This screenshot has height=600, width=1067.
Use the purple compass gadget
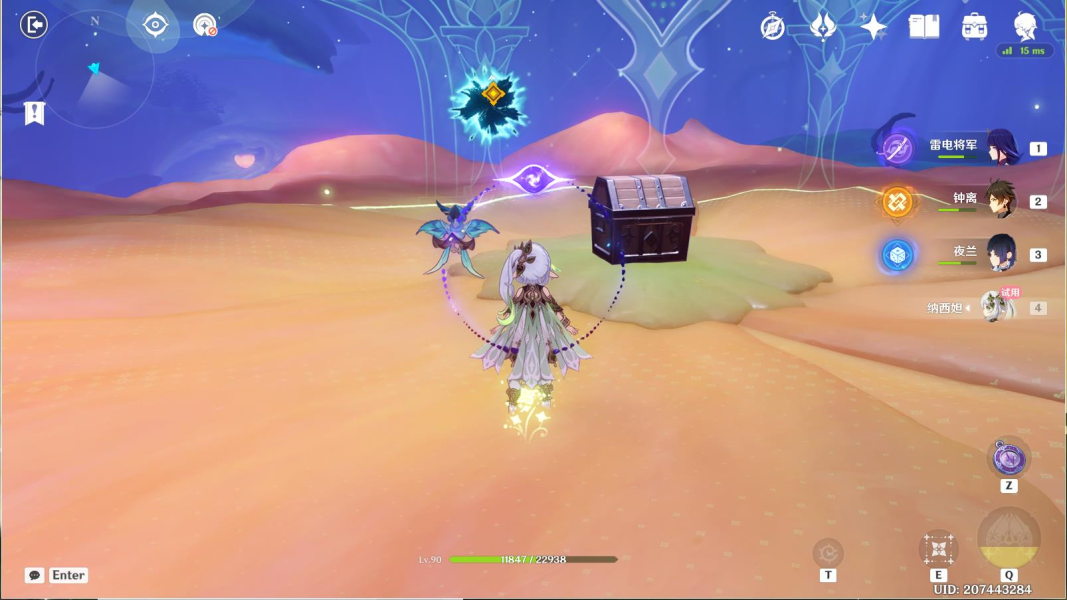[x=1008, y=459]
